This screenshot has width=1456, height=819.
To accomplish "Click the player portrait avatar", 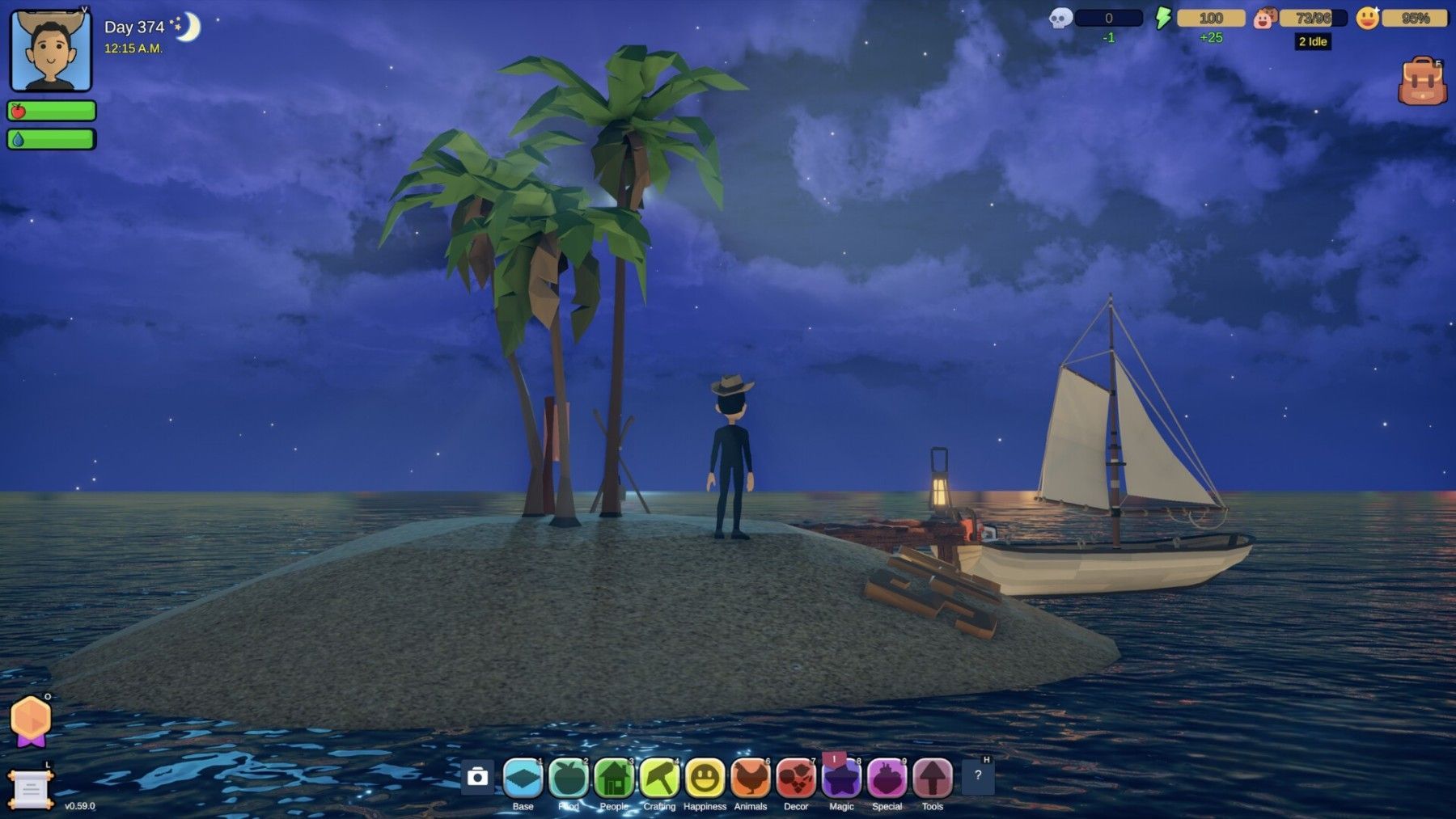I will pos(51,50).
